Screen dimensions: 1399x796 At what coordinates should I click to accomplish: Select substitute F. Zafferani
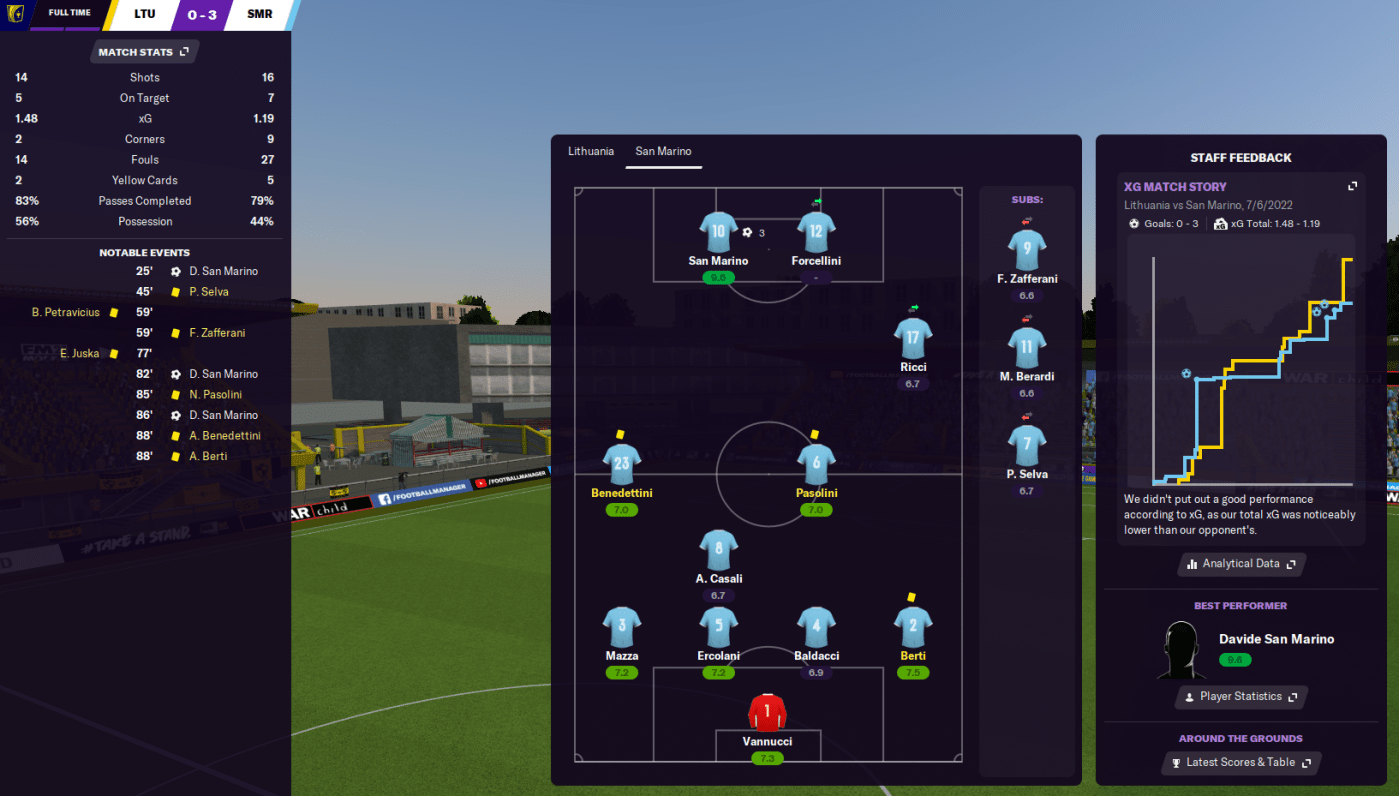click(1026, 250)
